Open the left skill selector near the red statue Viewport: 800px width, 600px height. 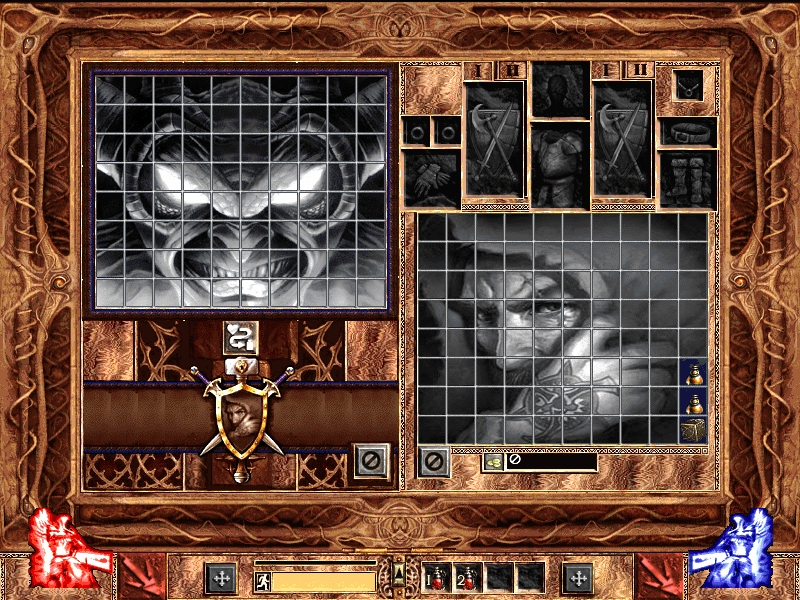[x=220, y=577]
